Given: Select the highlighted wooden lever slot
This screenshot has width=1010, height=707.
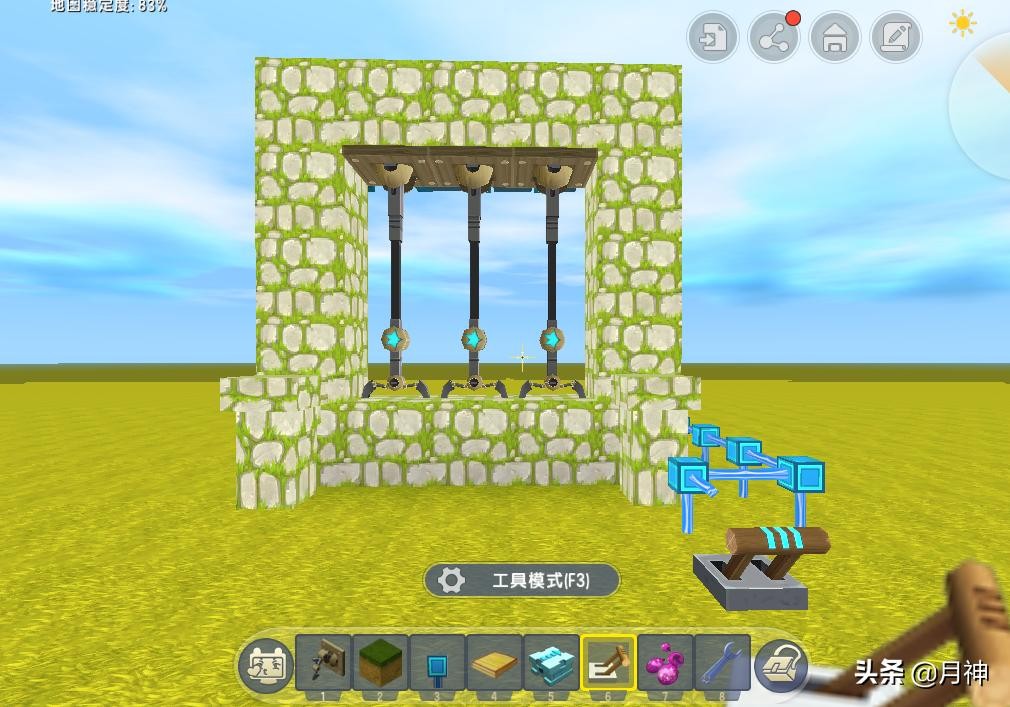Looking at the screenshot, I should point(608,662).
